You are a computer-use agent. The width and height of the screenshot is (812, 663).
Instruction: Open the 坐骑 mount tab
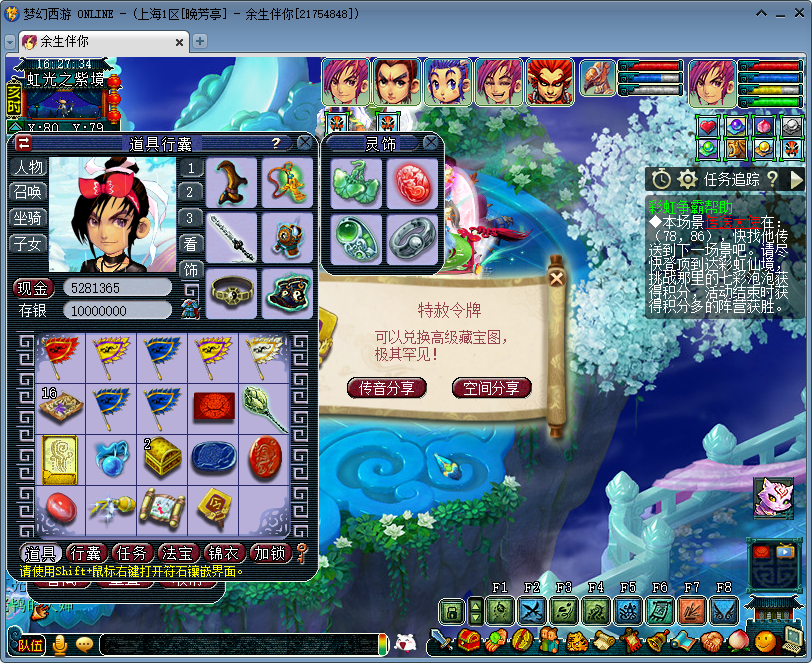[x=27, y=218]
